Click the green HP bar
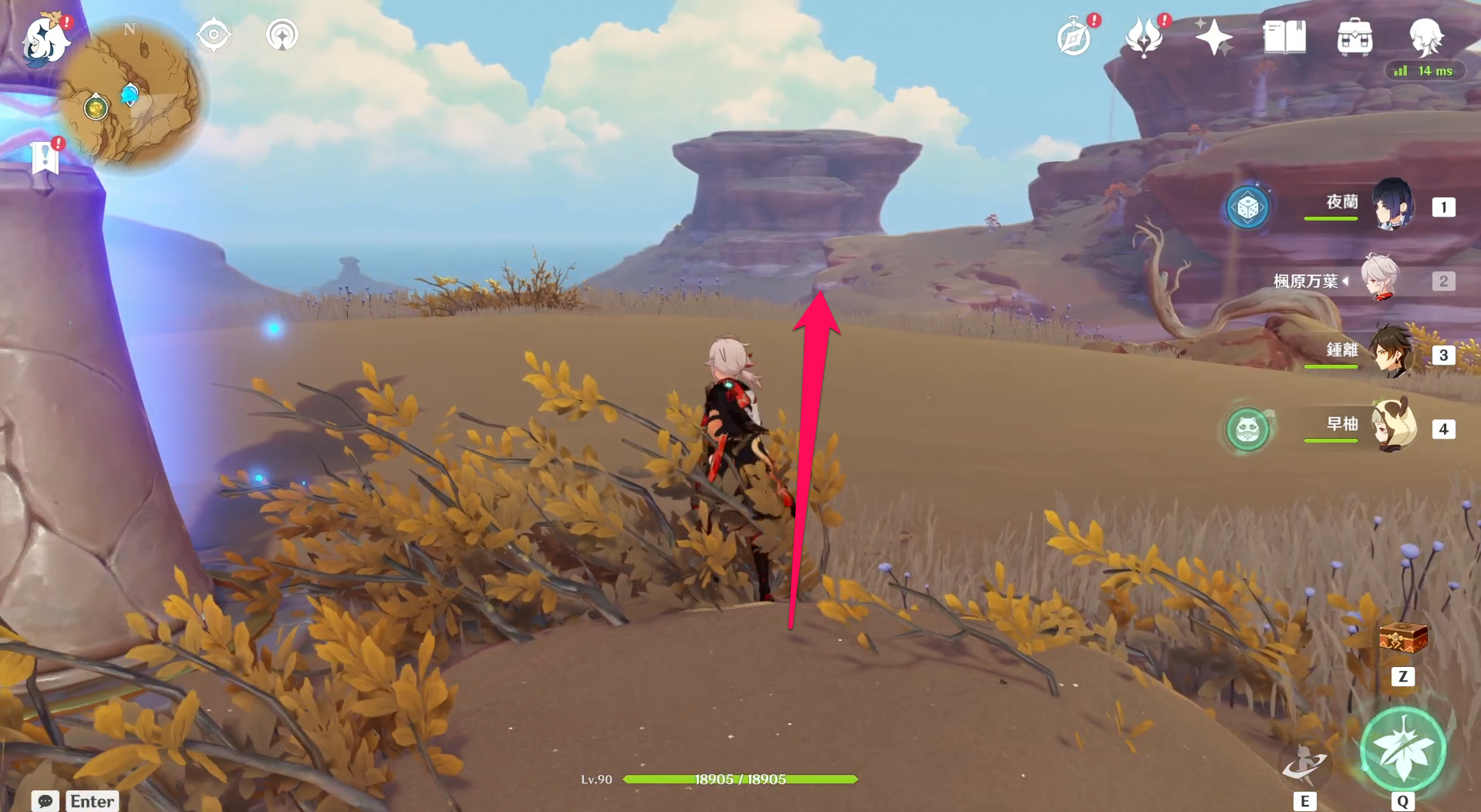 (739, 779)
